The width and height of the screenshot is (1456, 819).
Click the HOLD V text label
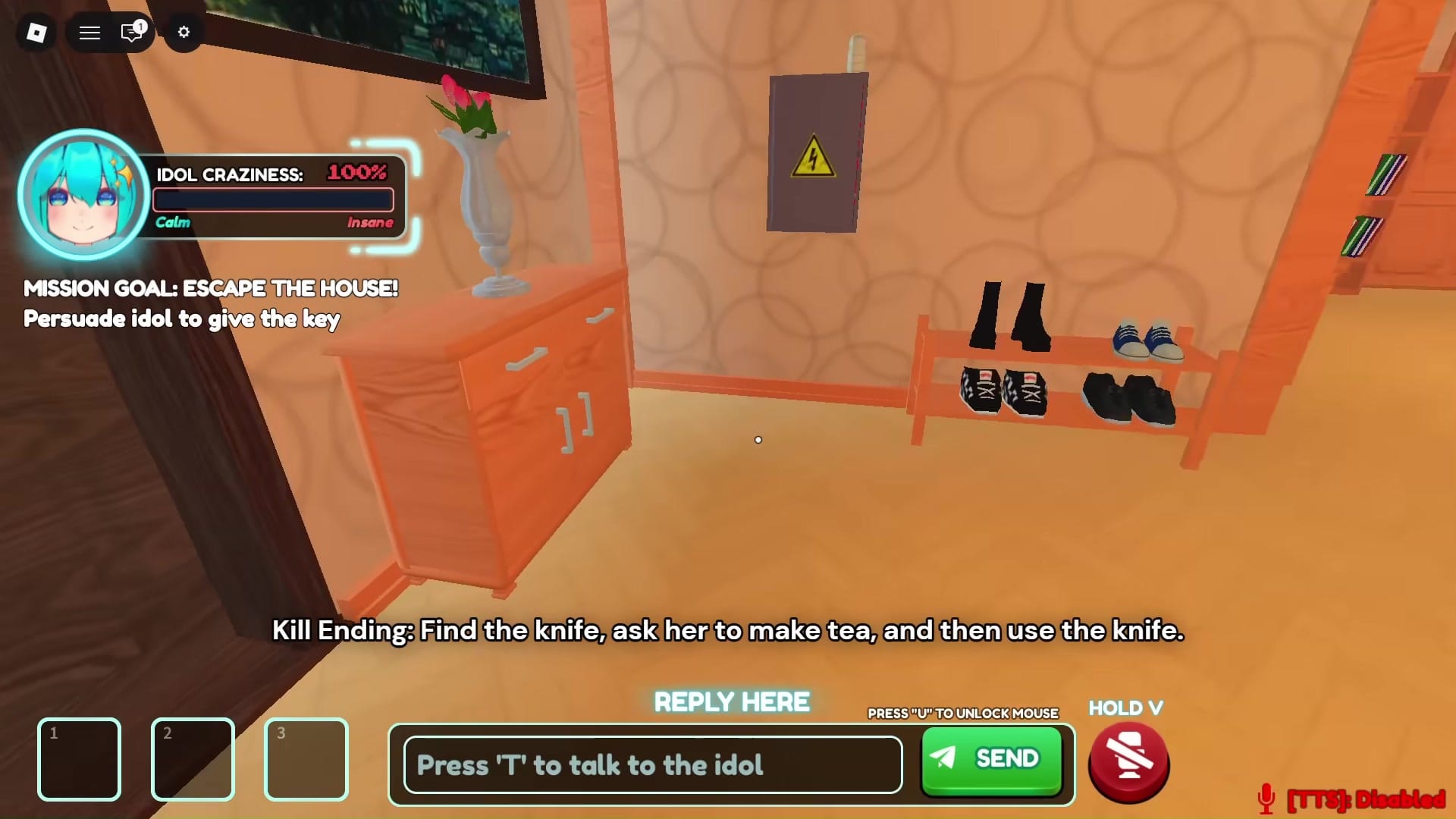pyautogui.click(x=1125, y=708)
